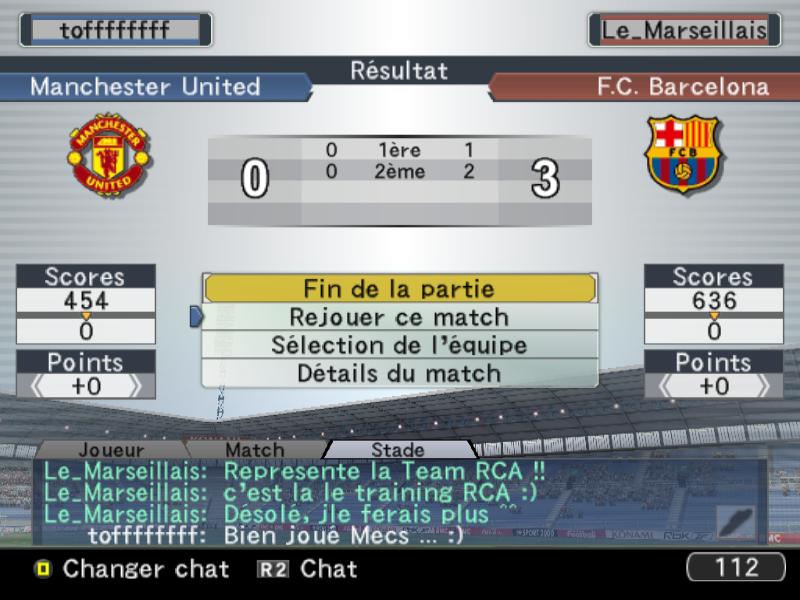Select the Stade chat tab
The height and width of the screenshot is (600, 800).
[x=397, y=450]
